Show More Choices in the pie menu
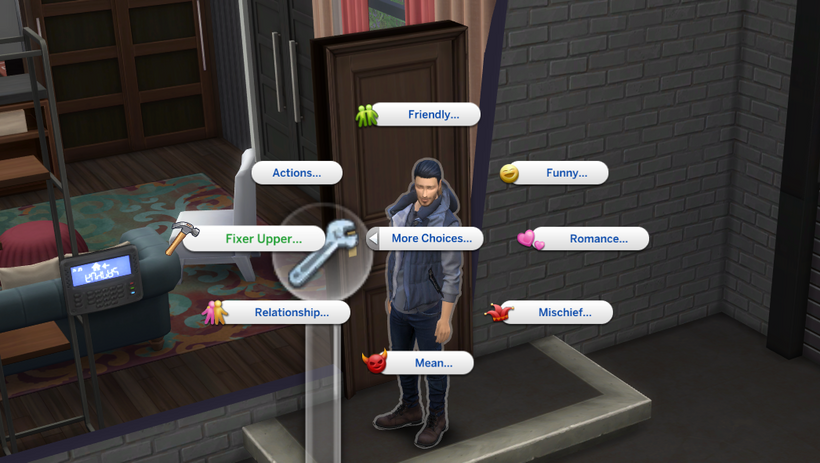The width and height of the screenshot is (820, 463). coord(431,239)
